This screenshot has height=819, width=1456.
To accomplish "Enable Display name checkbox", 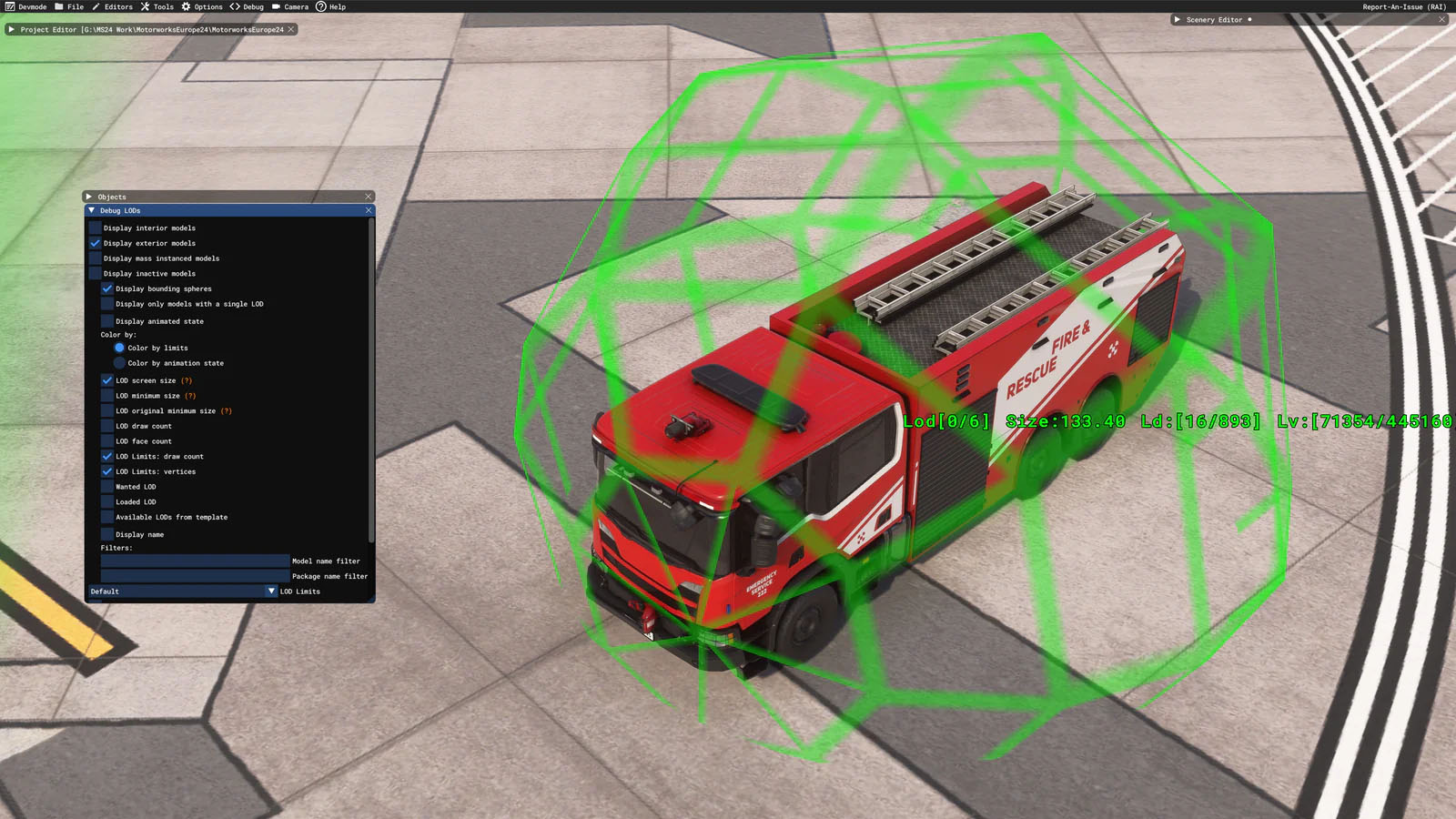I will click(x=107, y=534).
